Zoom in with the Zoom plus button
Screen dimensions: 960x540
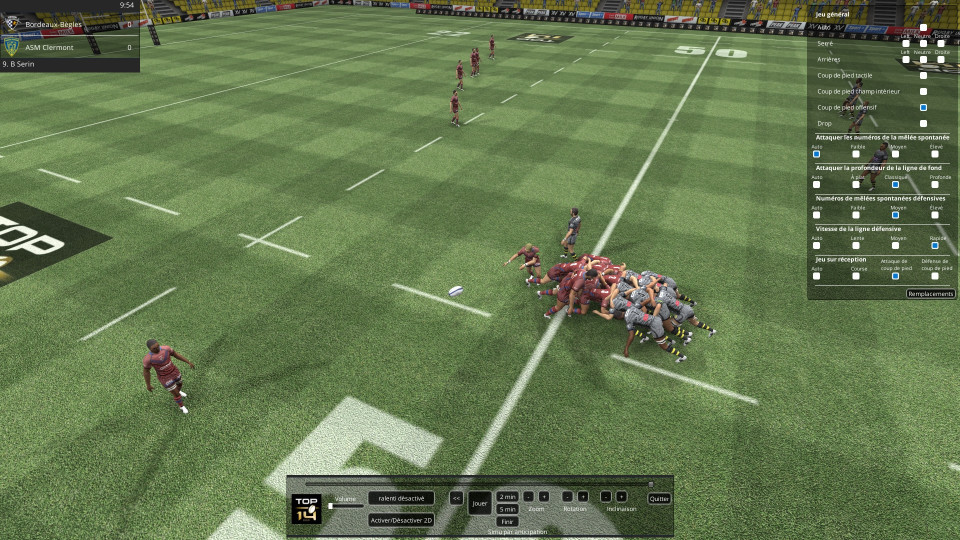[544, 496]
